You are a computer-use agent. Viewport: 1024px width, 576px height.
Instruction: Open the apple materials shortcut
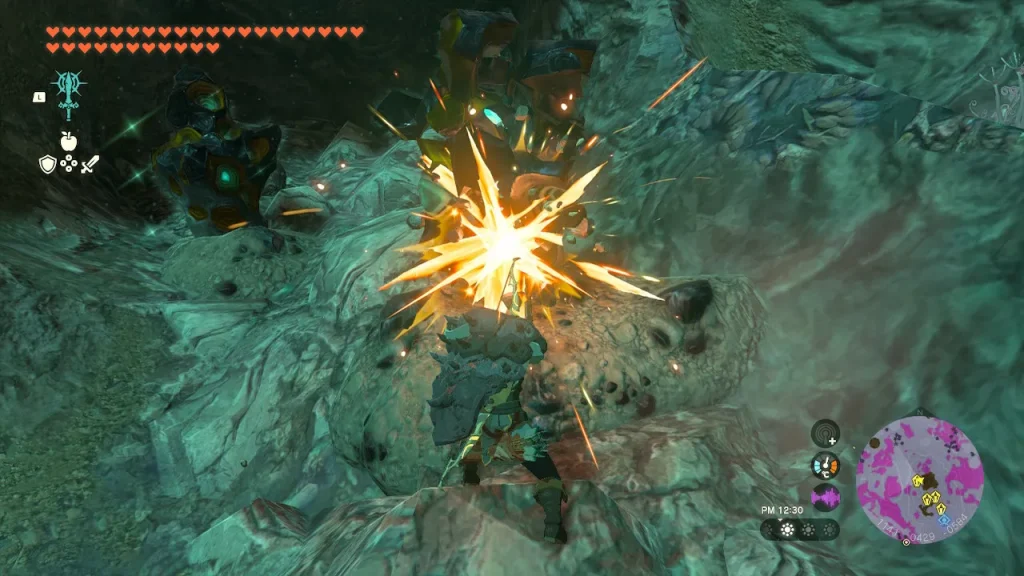coord(68,142)
